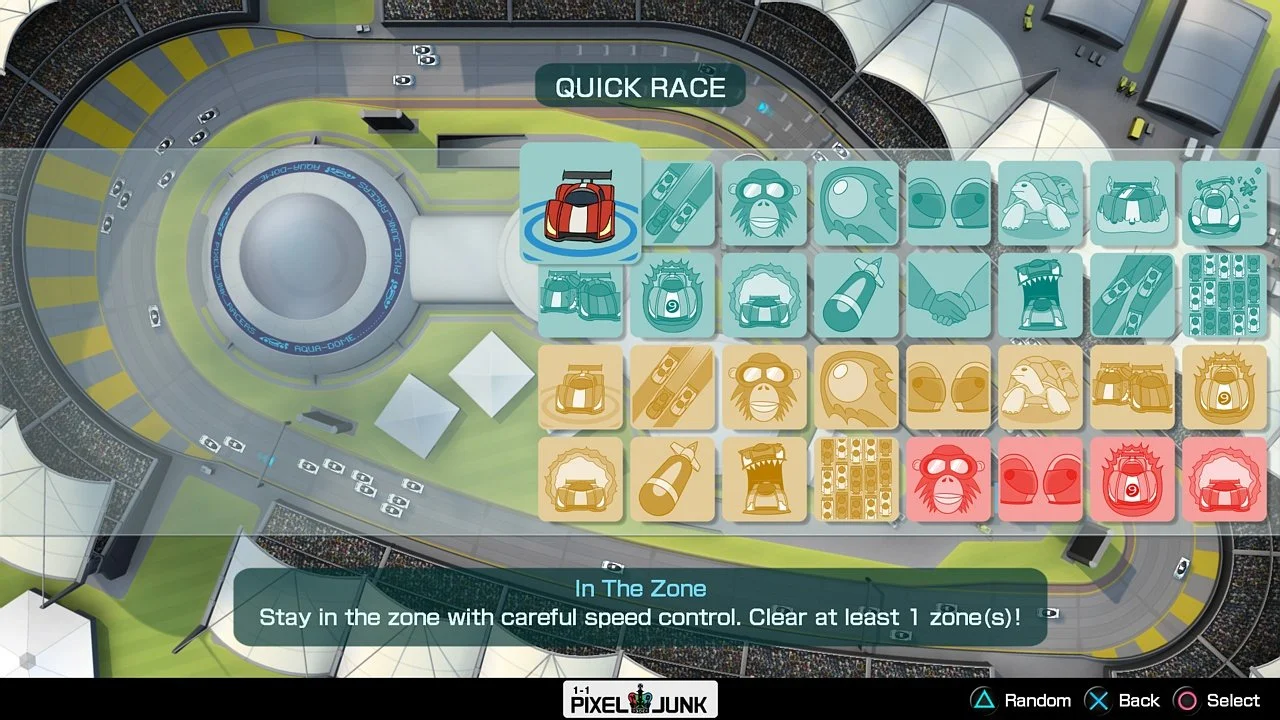This screenshot has width=1280, height=720.
Task: Choose the teal shark-mouth garage mode icon
Action: pos(1041,297)
